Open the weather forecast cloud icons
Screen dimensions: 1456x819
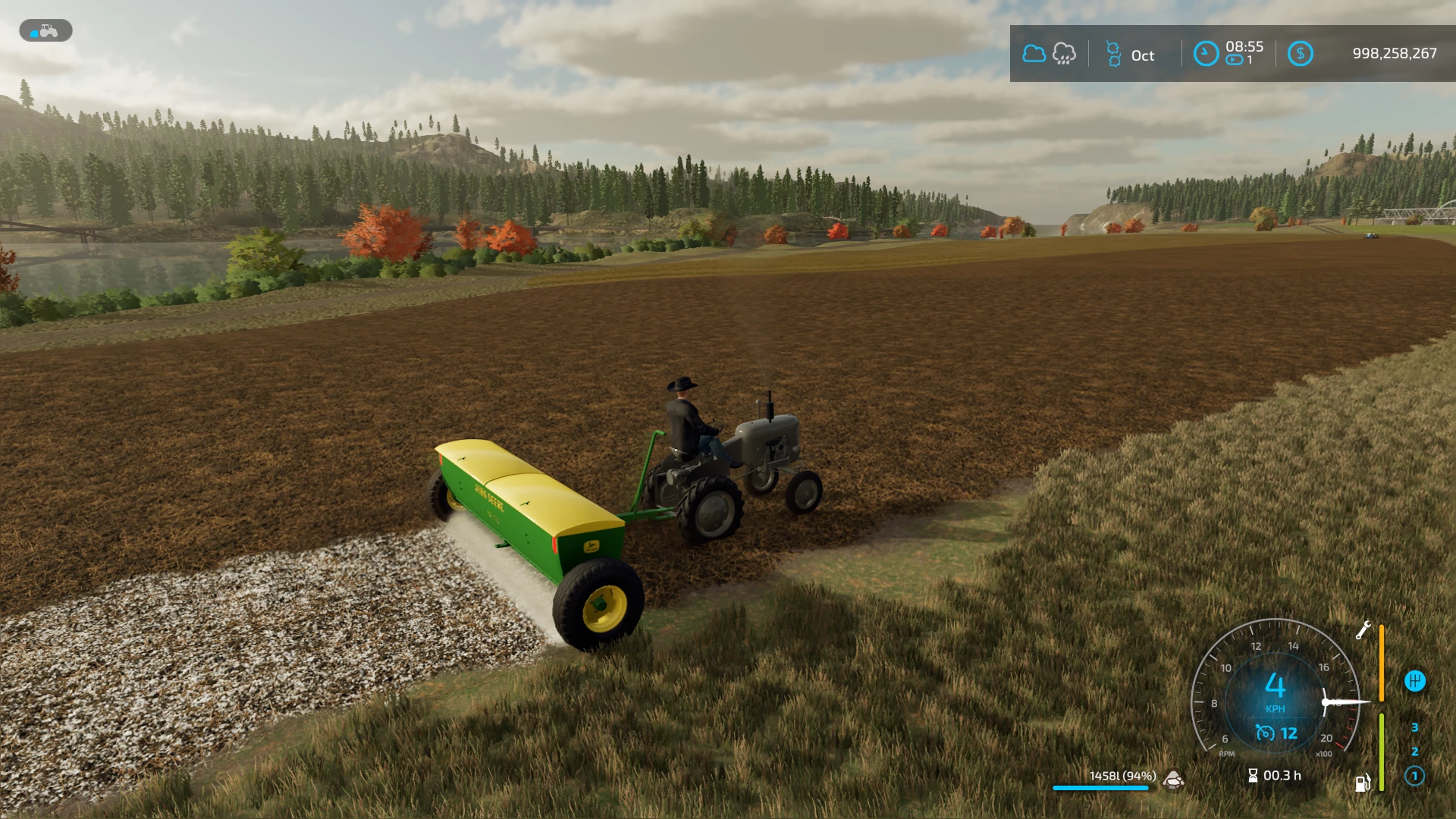pos(1049,54)
